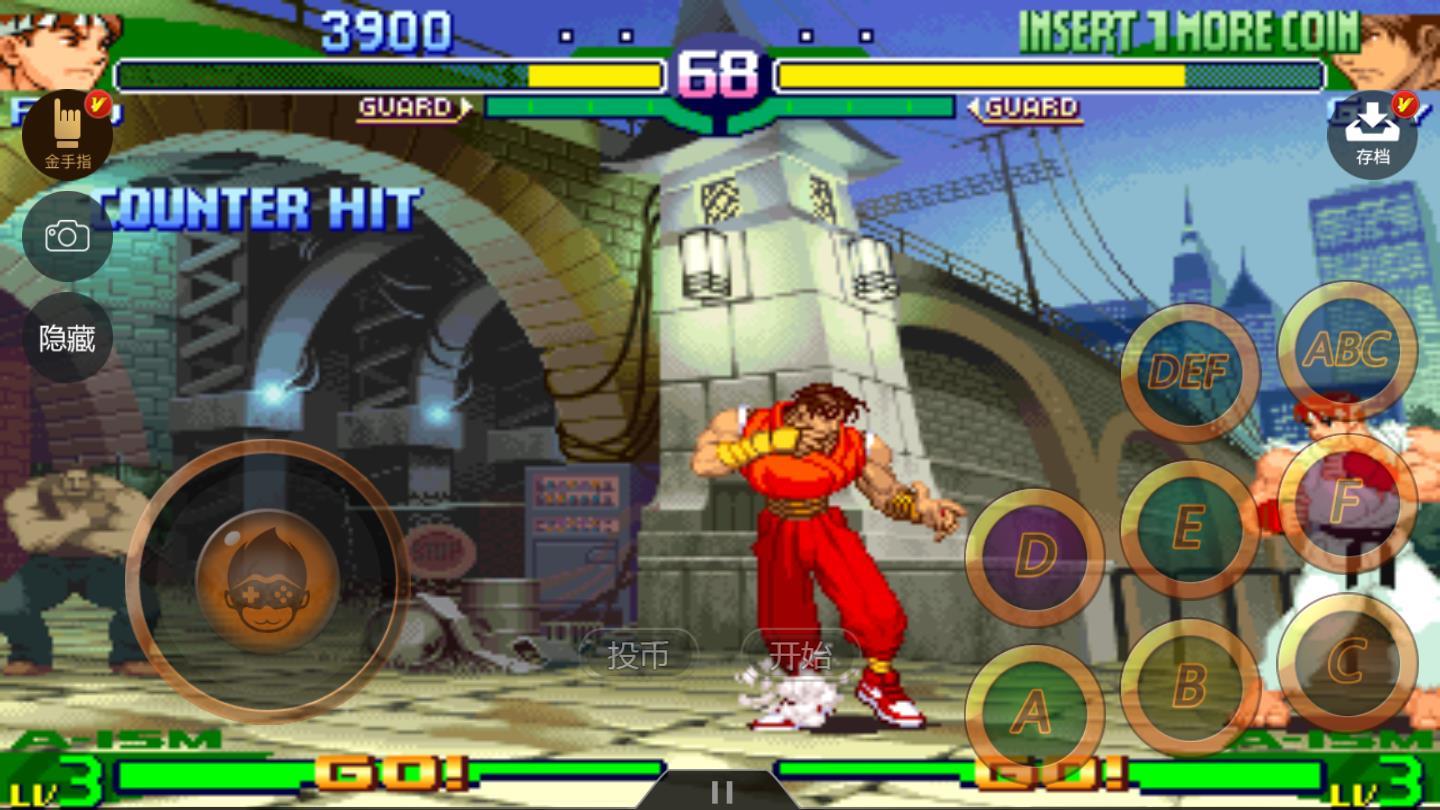Tap the D attack button

1034,556
